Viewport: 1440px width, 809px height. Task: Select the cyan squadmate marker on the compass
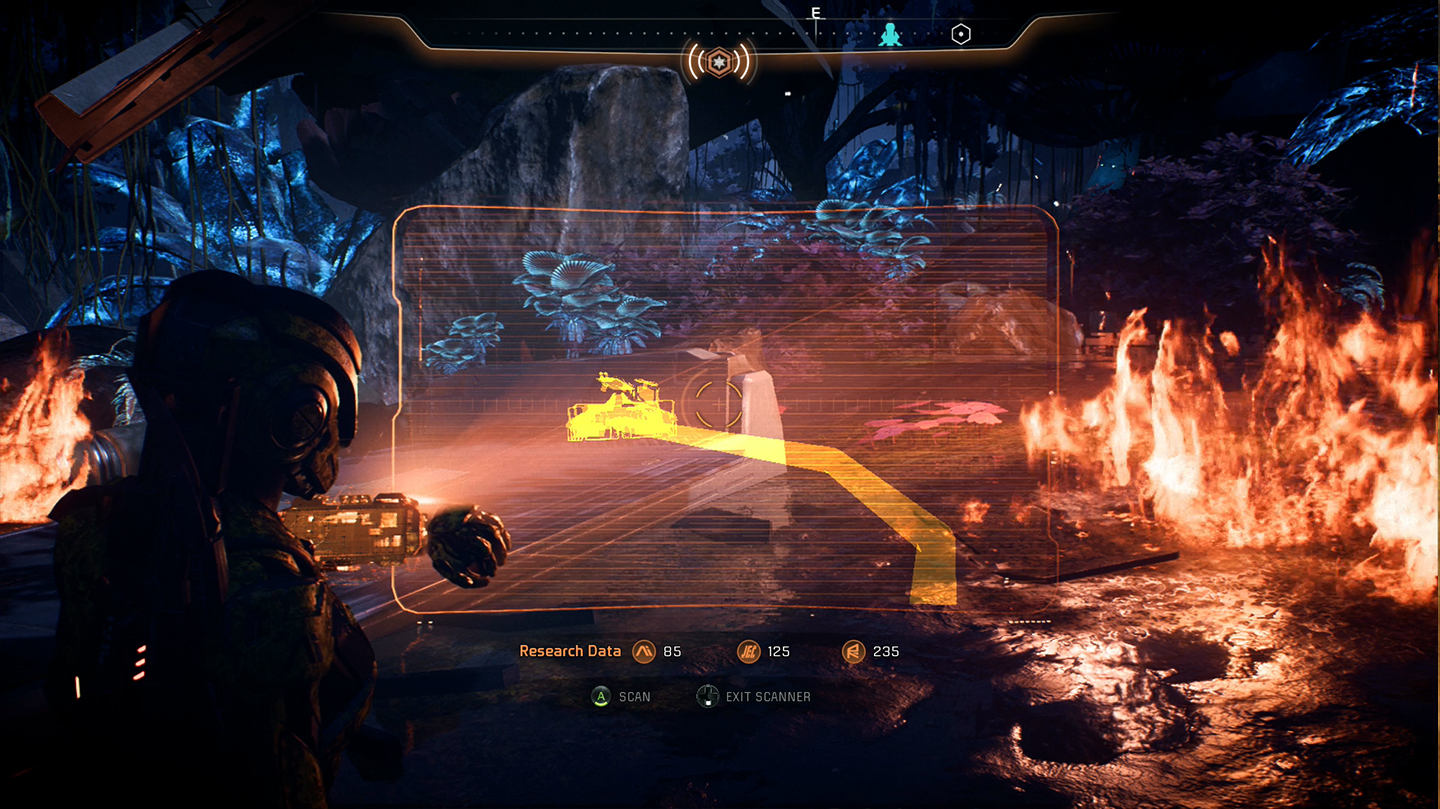(889, 36)
